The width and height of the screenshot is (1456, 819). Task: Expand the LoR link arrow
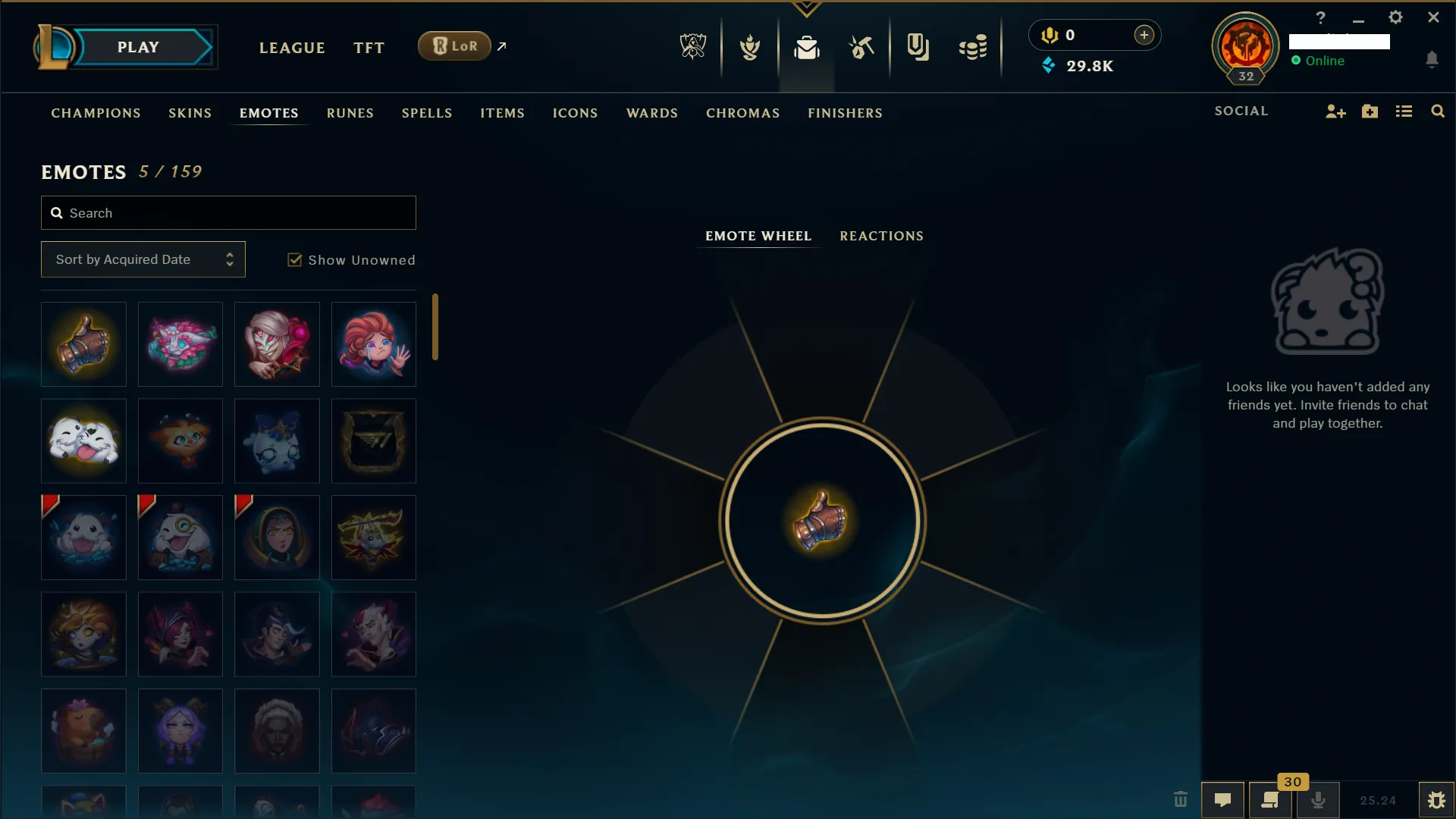502,45
